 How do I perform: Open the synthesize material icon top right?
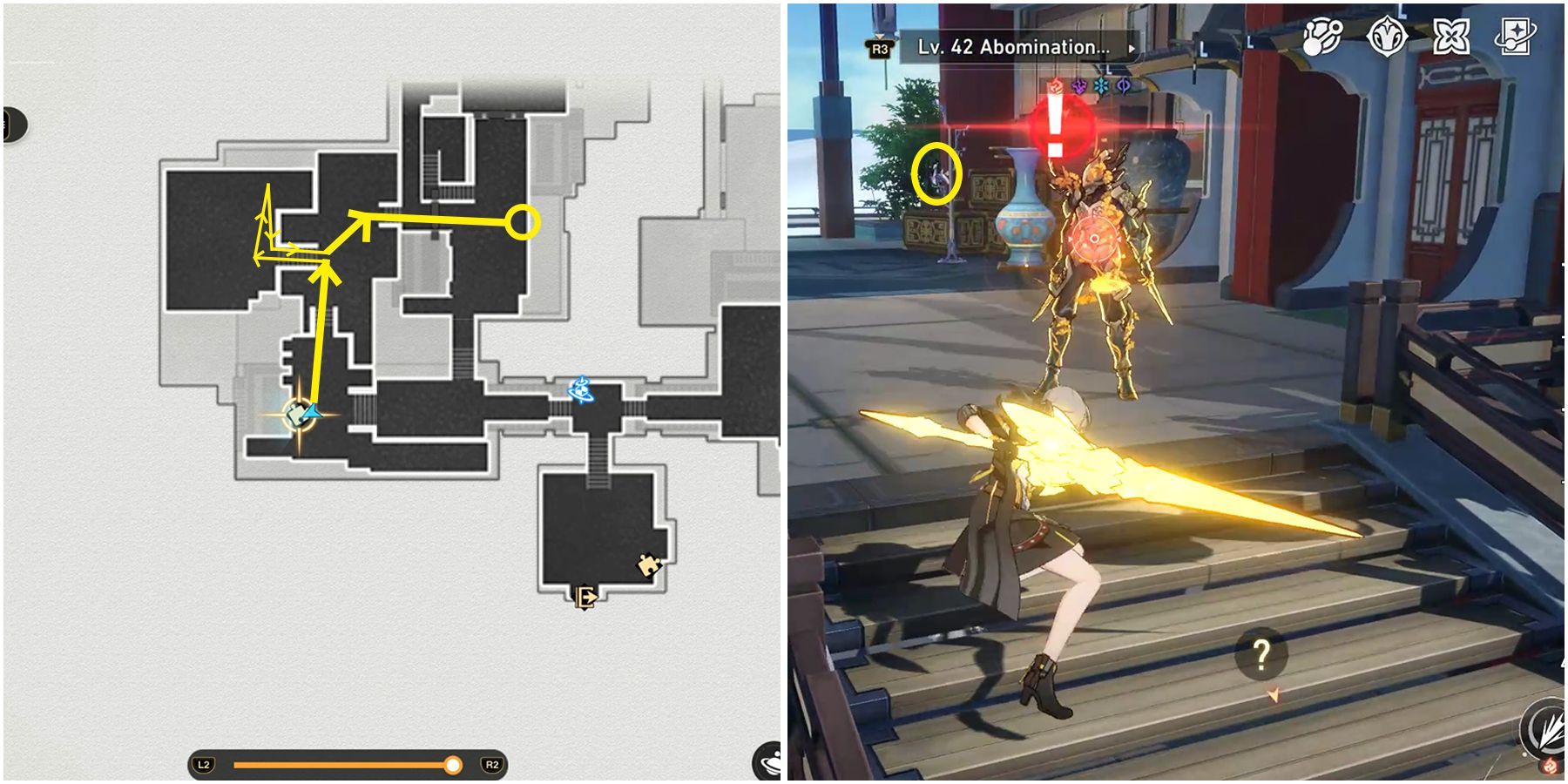(1321, 37)
